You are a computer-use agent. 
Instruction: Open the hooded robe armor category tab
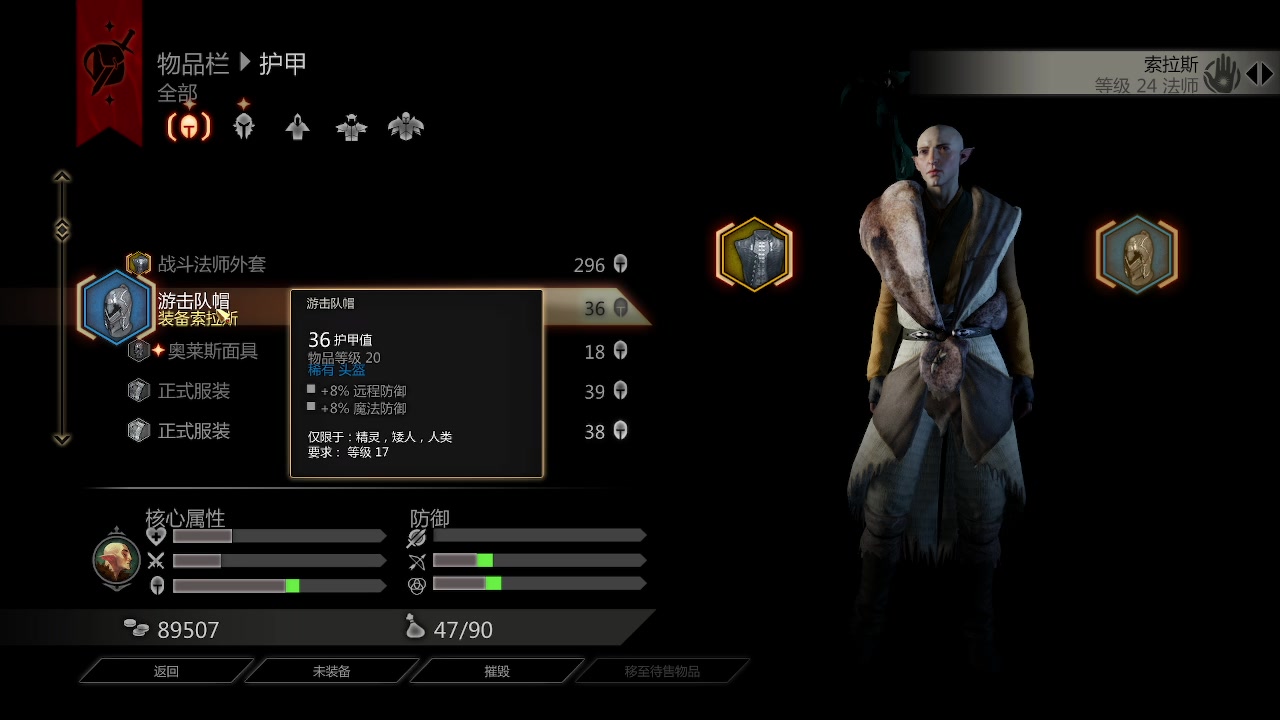point(297,127)
